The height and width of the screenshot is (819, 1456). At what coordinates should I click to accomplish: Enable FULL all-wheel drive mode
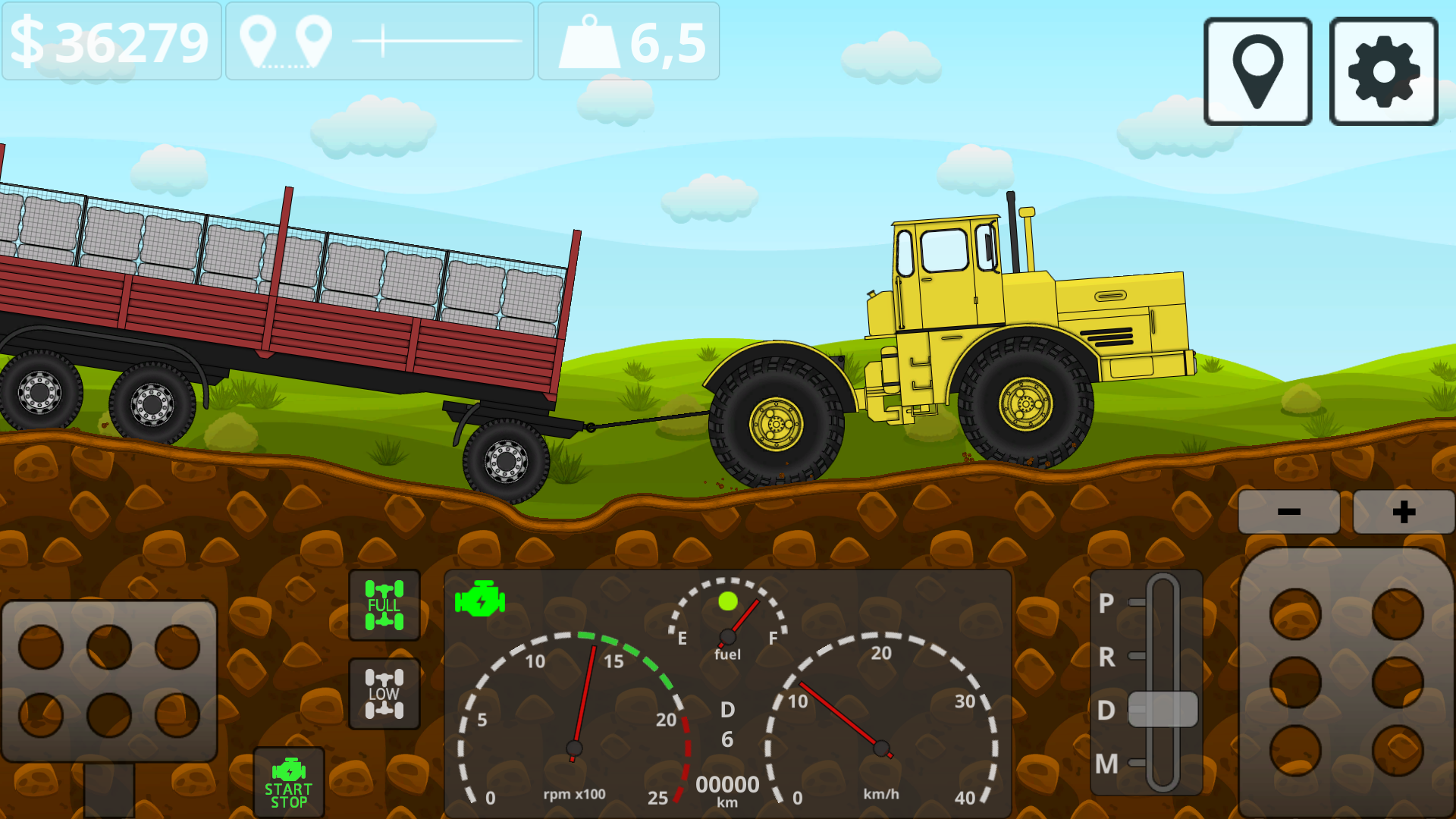coord(384,605)
